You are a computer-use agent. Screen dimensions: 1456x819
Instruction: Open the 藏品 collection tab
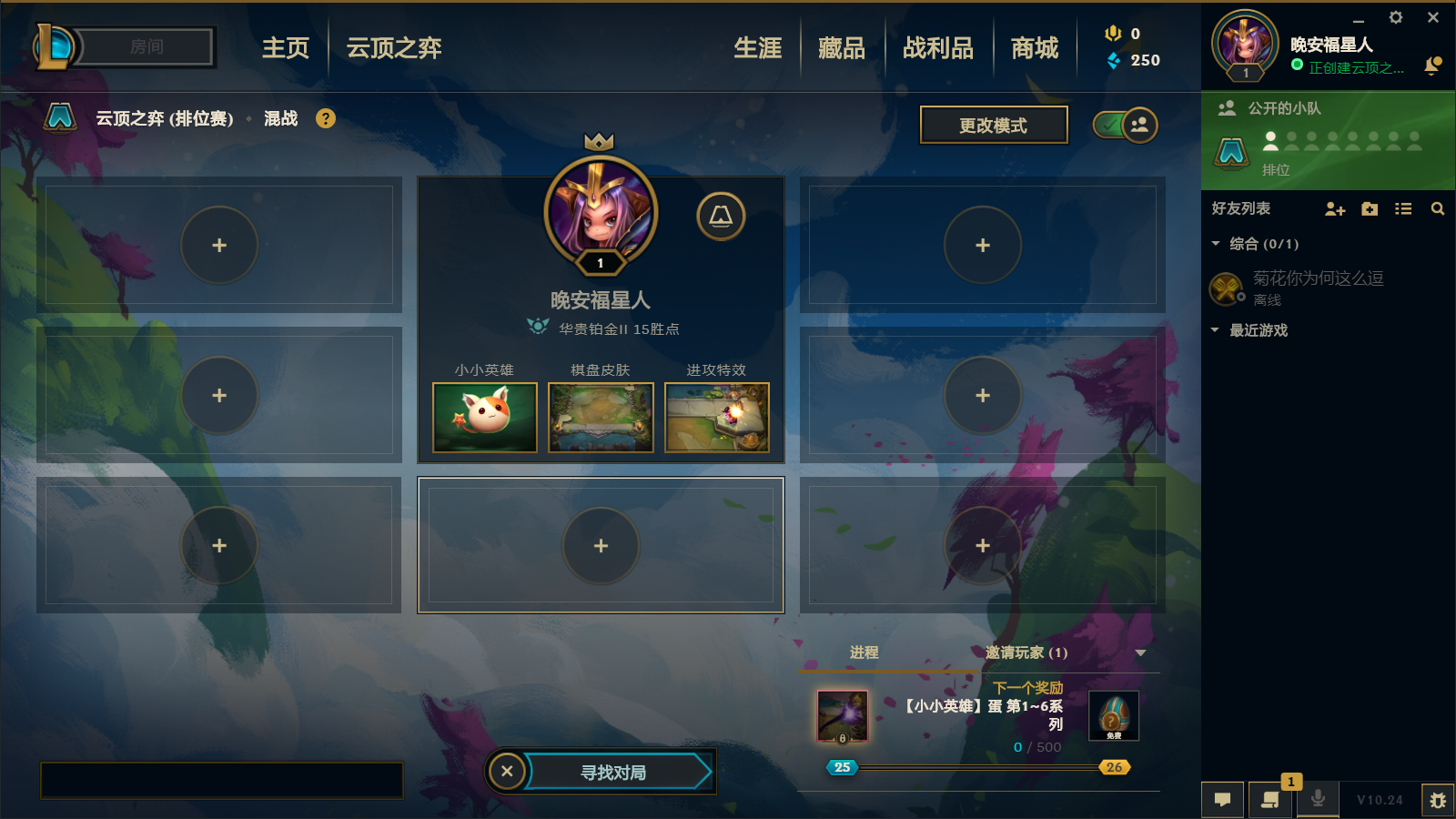(x=841, y=49)
